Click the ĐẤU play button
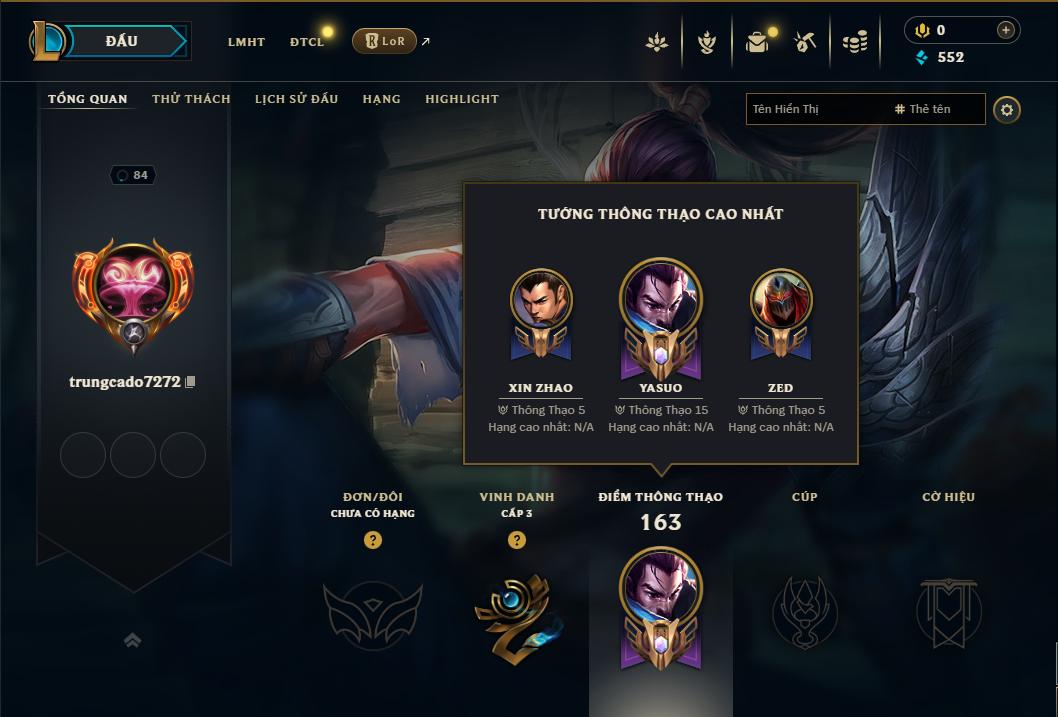The height and width of the screenshot is (717, 1058). point(122,41)
